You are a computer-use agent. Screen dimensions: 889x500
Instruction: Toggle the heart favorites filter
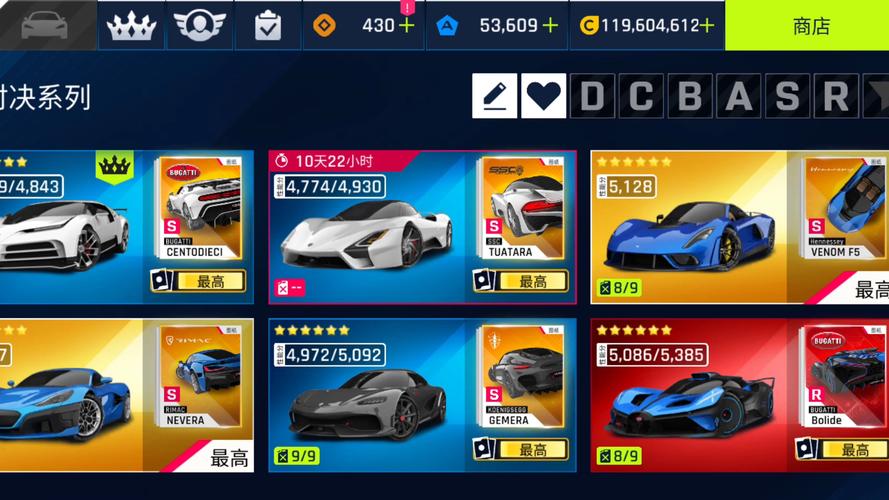pyautogui.click(x=543, y=96)
